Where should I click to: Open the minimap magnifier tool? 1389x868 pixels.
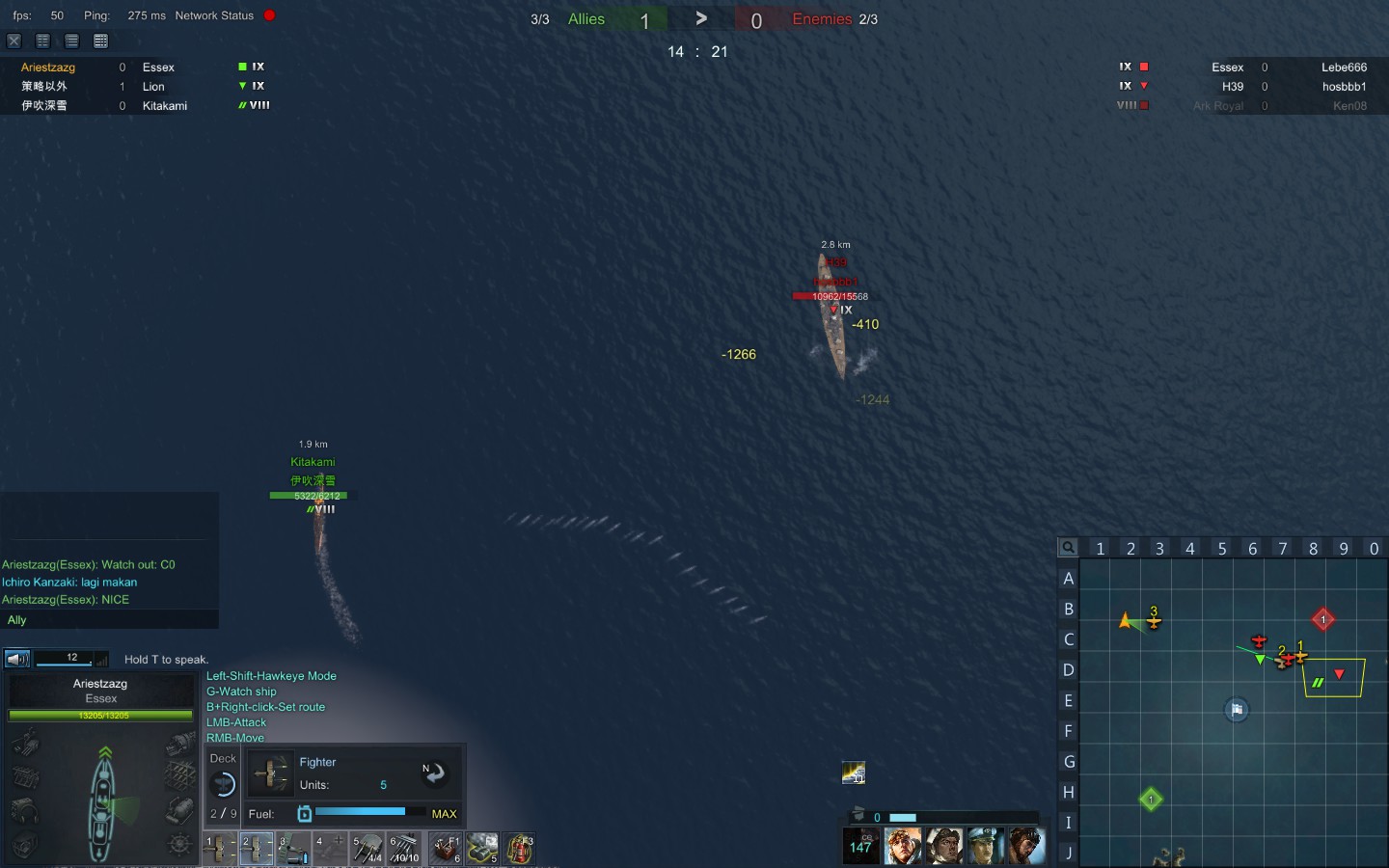[x=1068, y=548]
